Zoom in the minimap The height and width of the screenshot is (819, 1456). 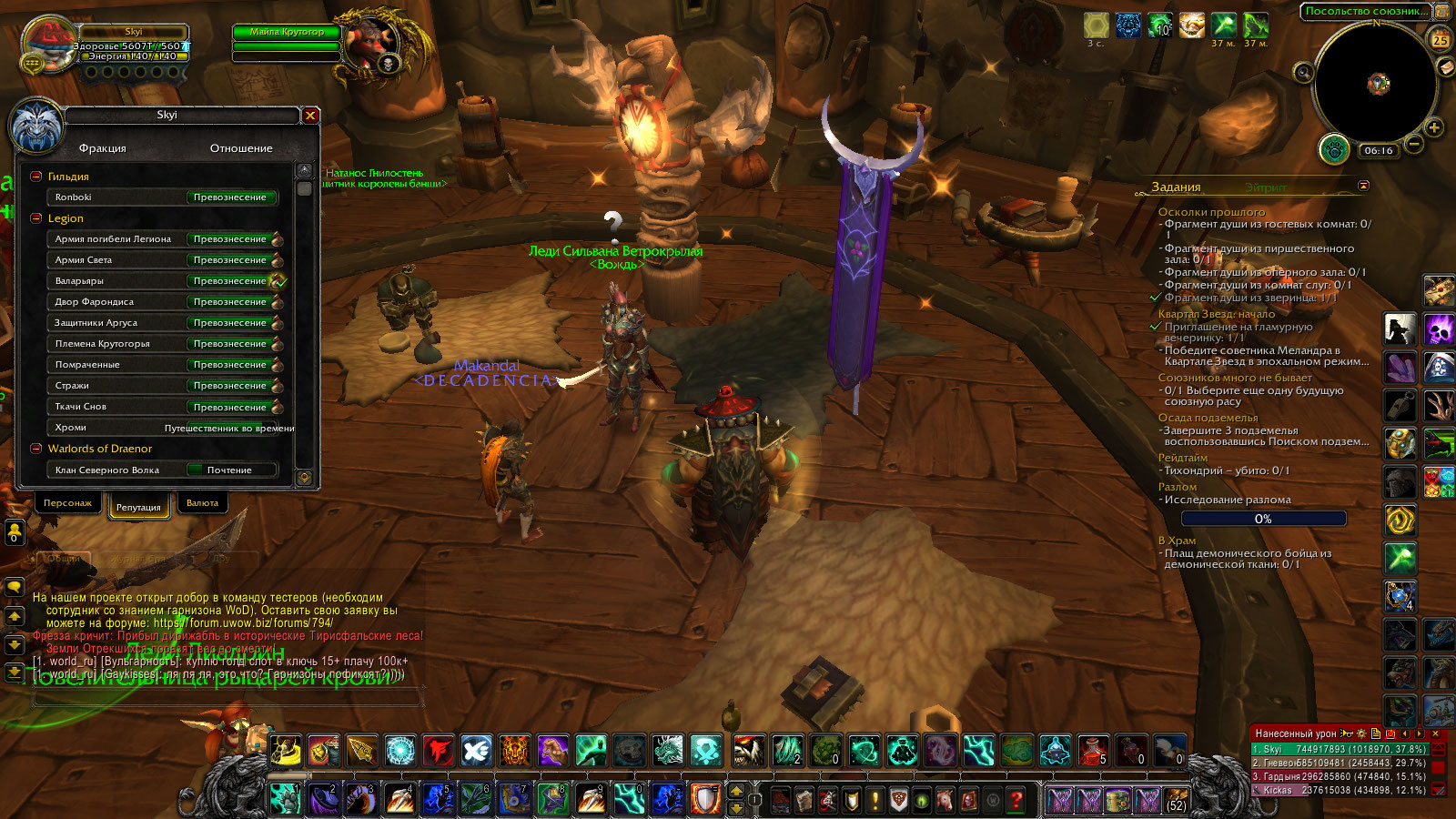(x=1434, y=127)
